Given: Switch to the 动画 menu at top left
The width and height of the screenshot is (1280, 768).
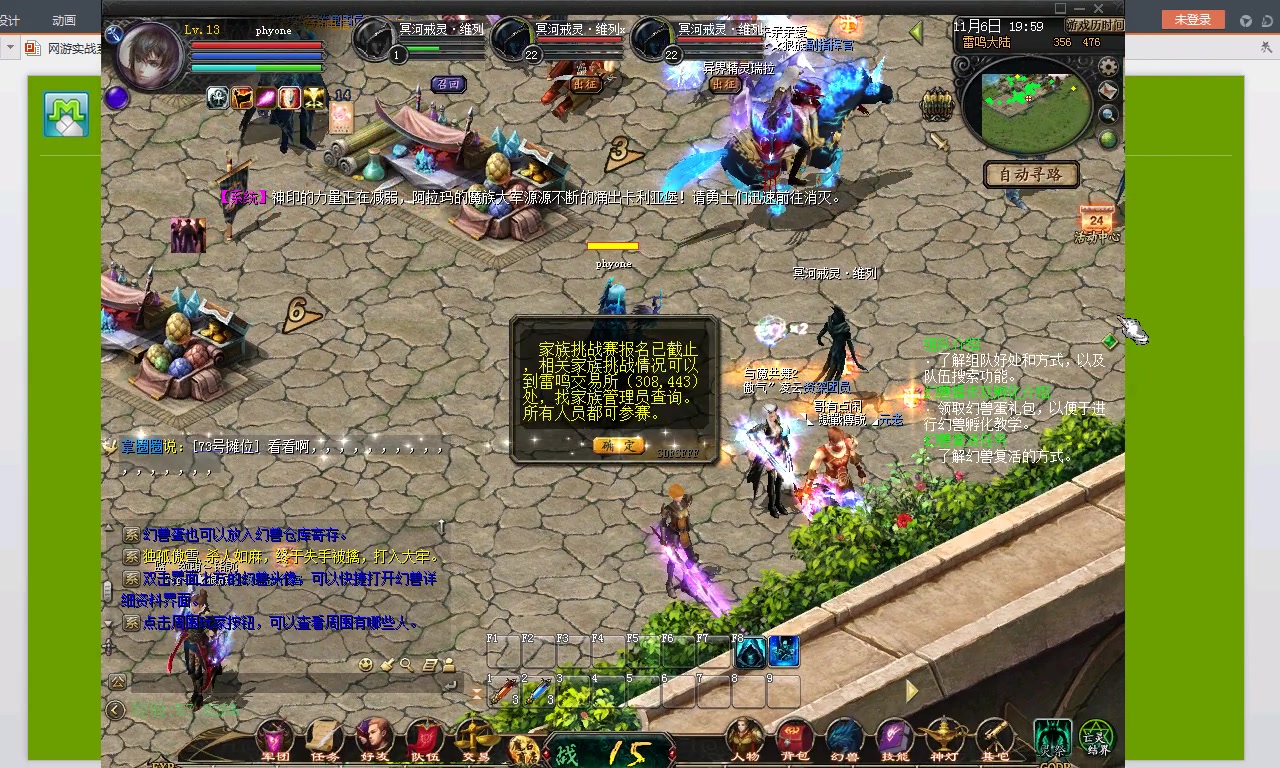Looking at the screenshot, I should click(62, 19).
